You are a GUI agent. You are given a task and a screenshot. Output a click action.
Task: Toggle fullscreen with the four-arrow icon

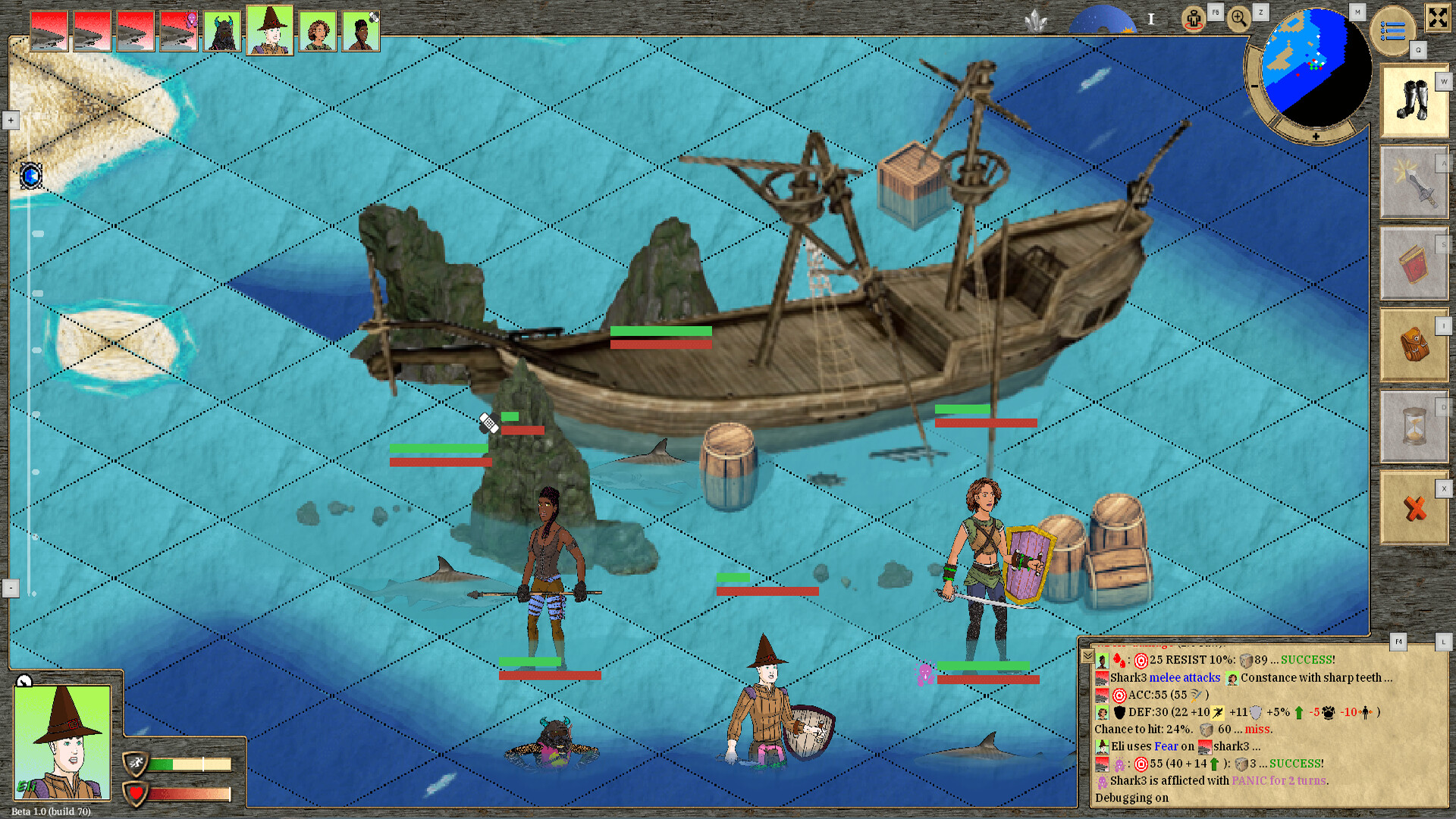point(1438,19)
